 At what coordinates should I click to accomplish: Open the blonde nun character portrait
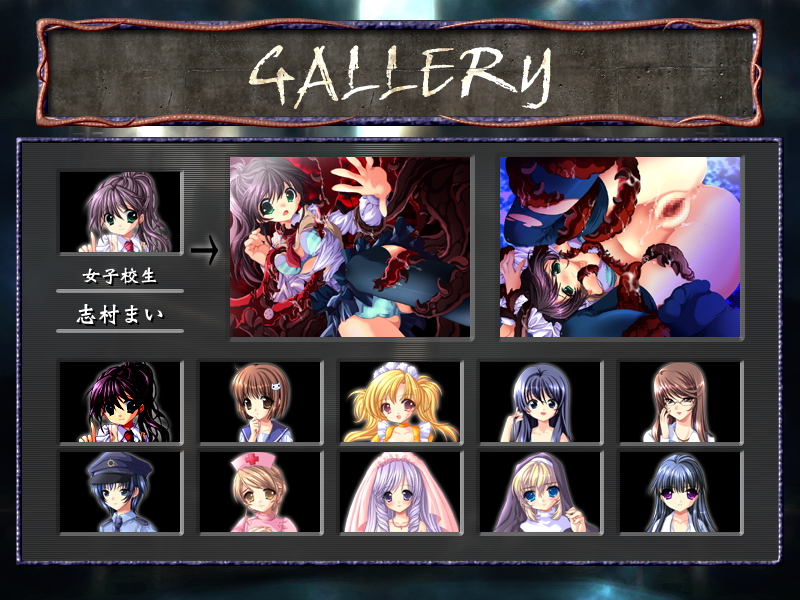click(541, 491)
